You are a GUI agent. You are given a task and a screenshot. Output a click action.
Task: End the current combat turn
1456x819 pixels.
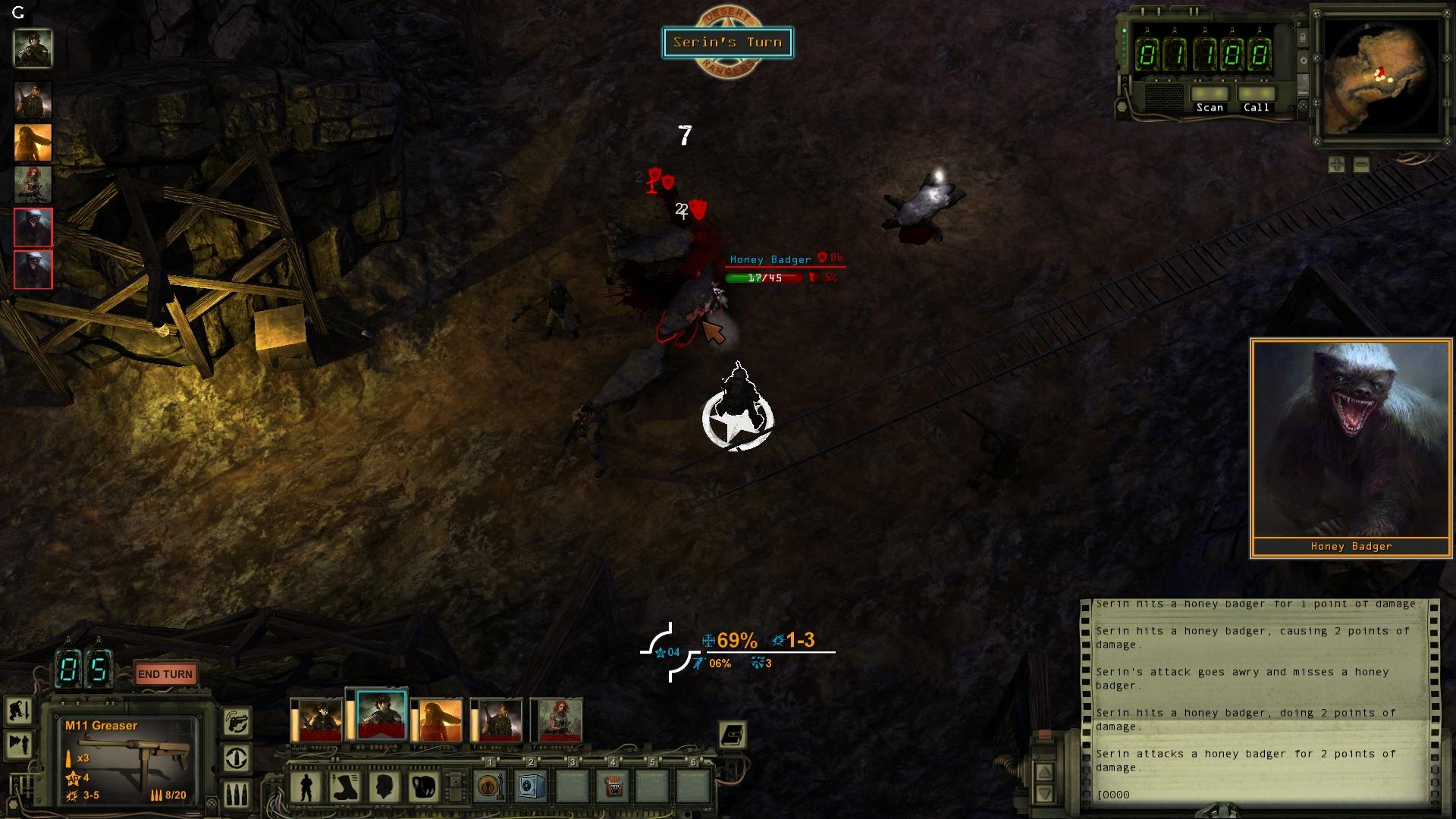[165, 674]
